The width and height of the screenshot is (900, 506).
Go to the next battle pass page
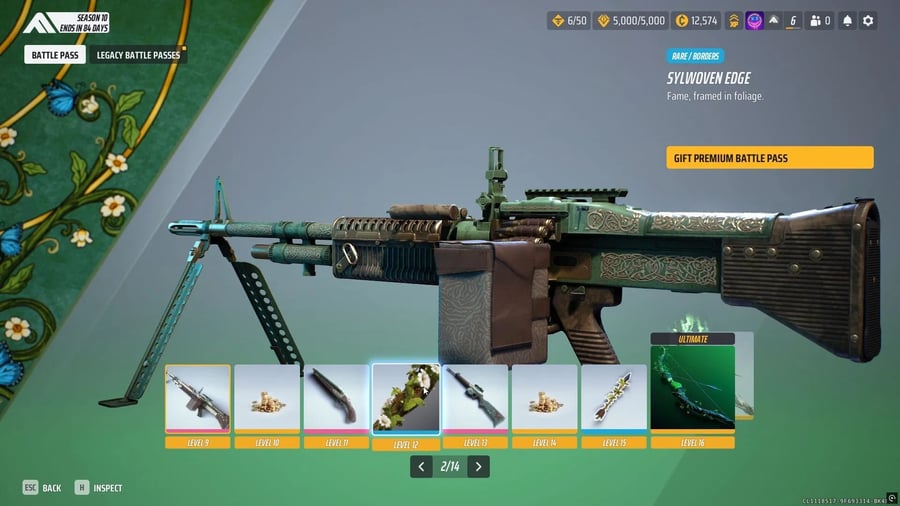click(479, 466)
